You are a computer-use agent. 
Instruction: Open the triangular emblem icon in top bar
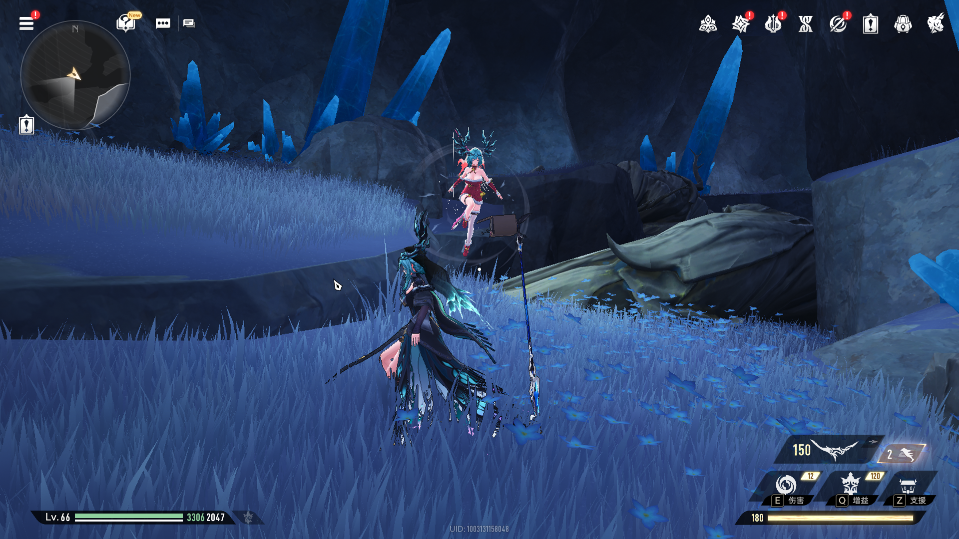[706, 23]
